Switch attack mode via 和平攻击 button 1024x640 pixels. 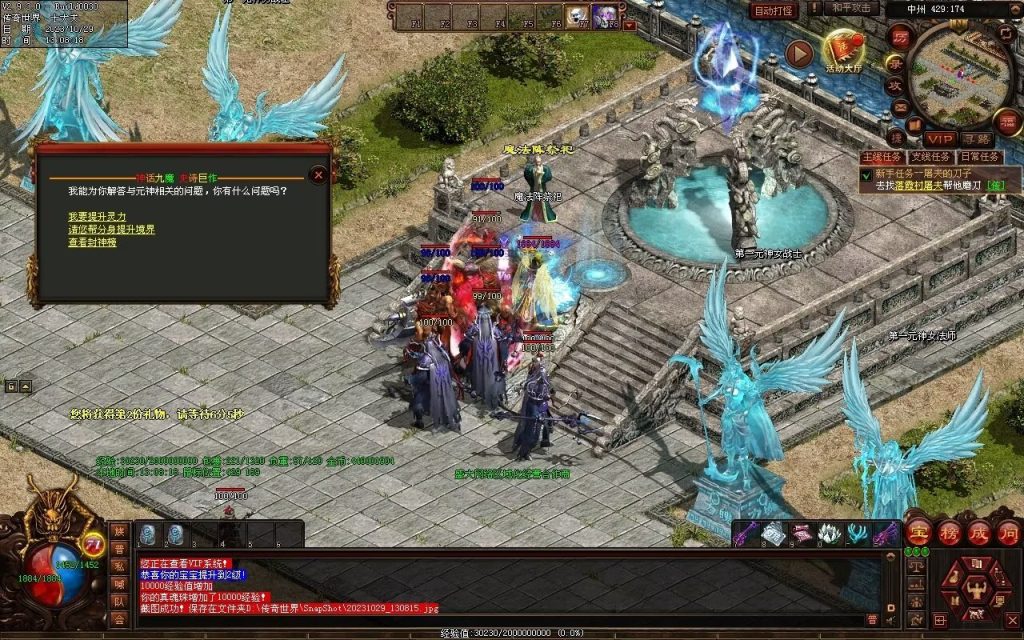[852, 8]
